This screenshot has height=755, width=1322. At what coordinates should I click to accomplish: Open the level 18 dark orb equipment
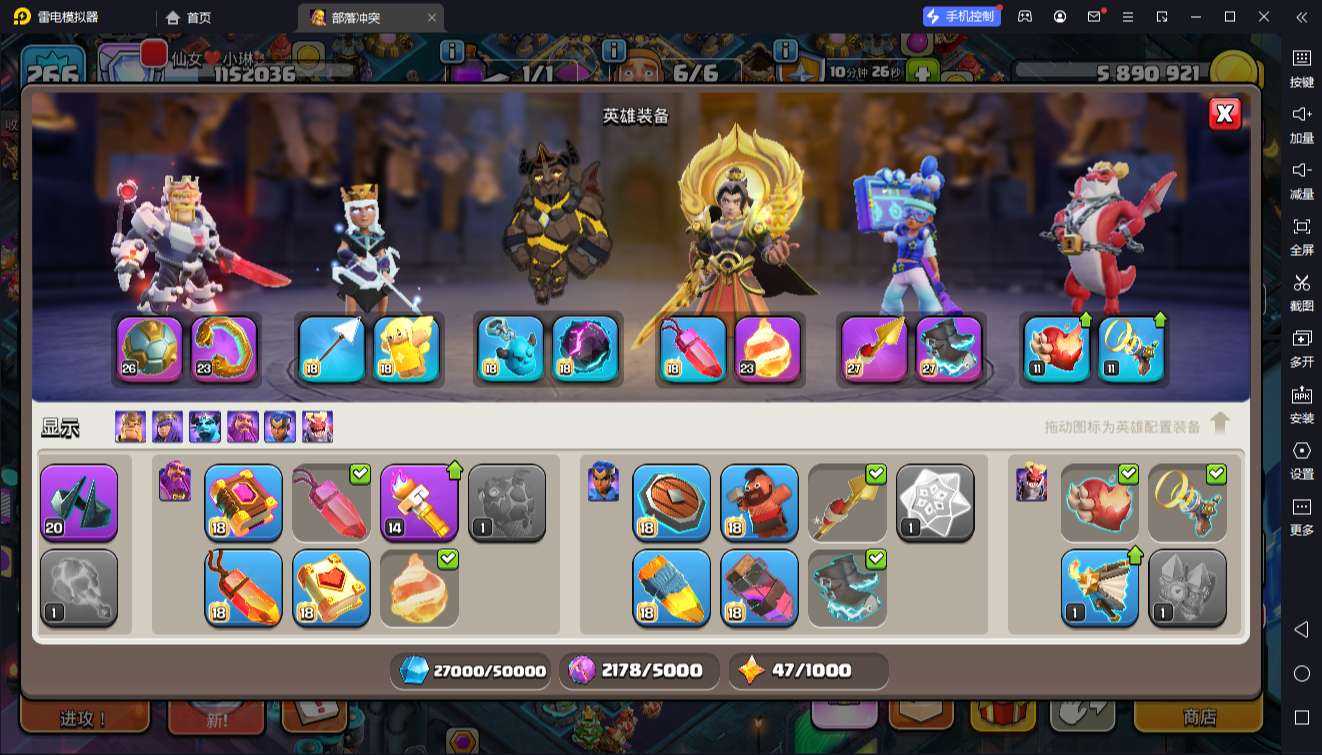pyautogui.click(x=585, y=349)
